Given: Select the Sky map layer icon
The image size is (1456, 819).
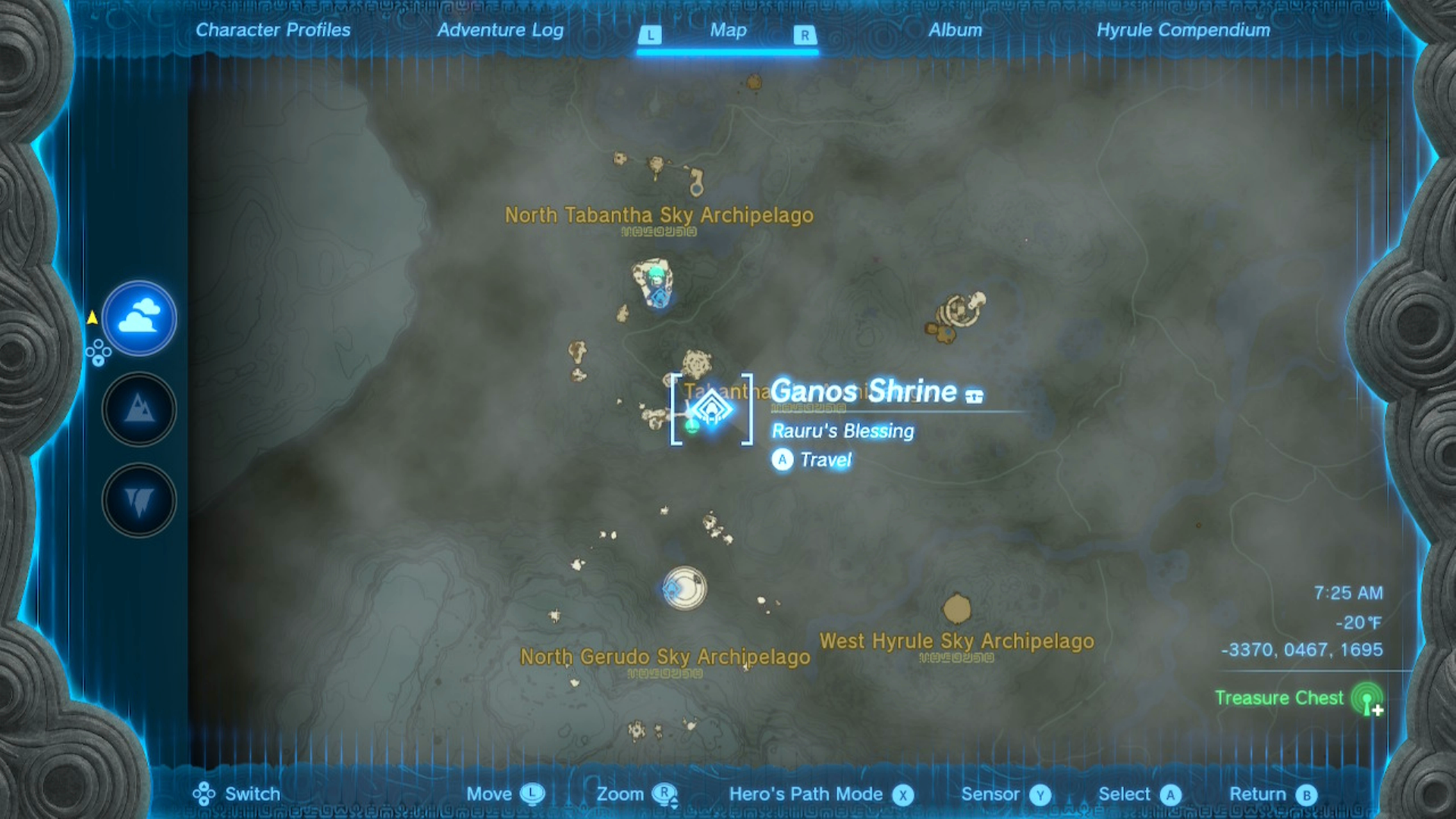Looking at the screenshot, I should (139, 319).
